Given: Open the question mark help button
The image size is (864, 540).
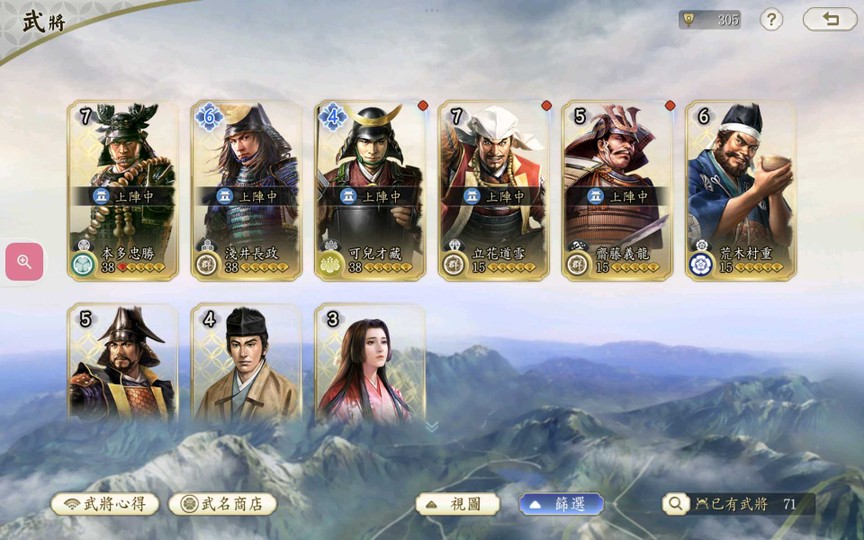Looking at the screenshot, I should 771,19.
